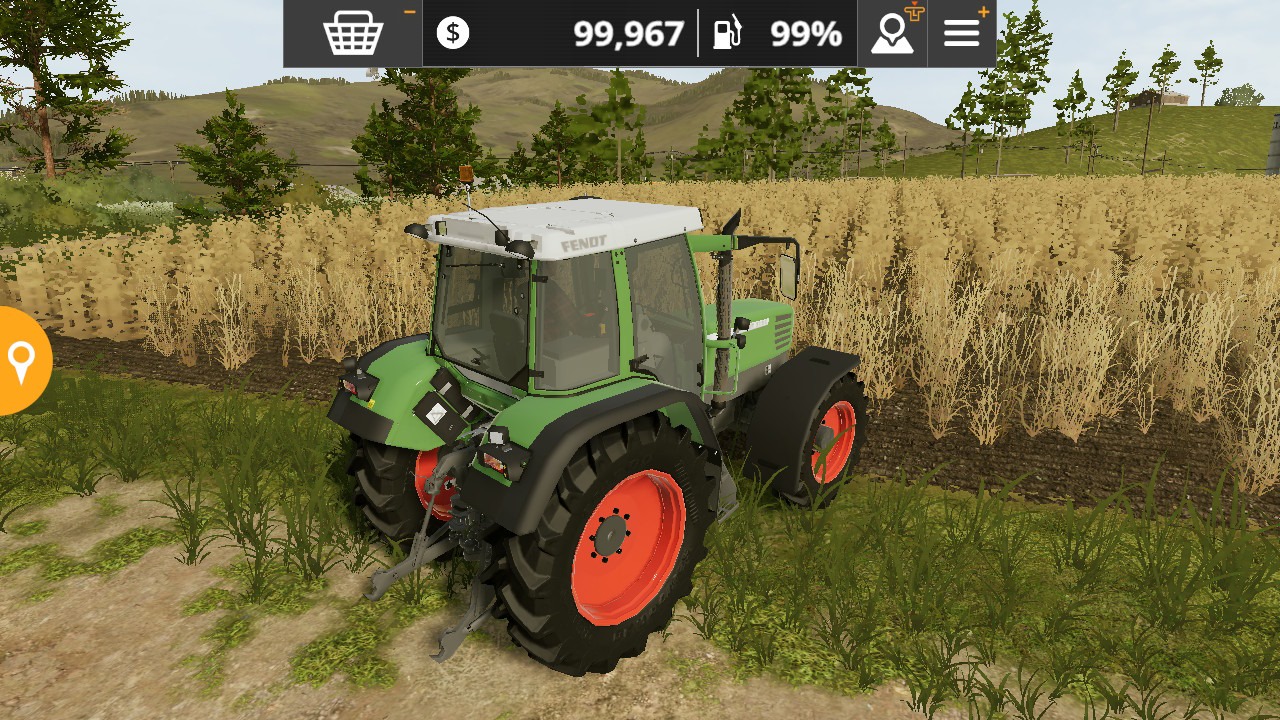Tap the orange map marker button
Viewport: 1280px width, 720px height.
click(21, 361)
